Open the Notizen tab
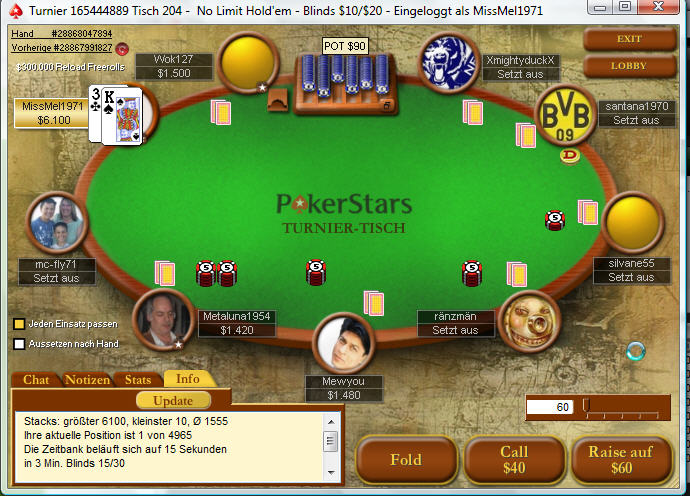The image size is (690, 496). tap(87, 380)
